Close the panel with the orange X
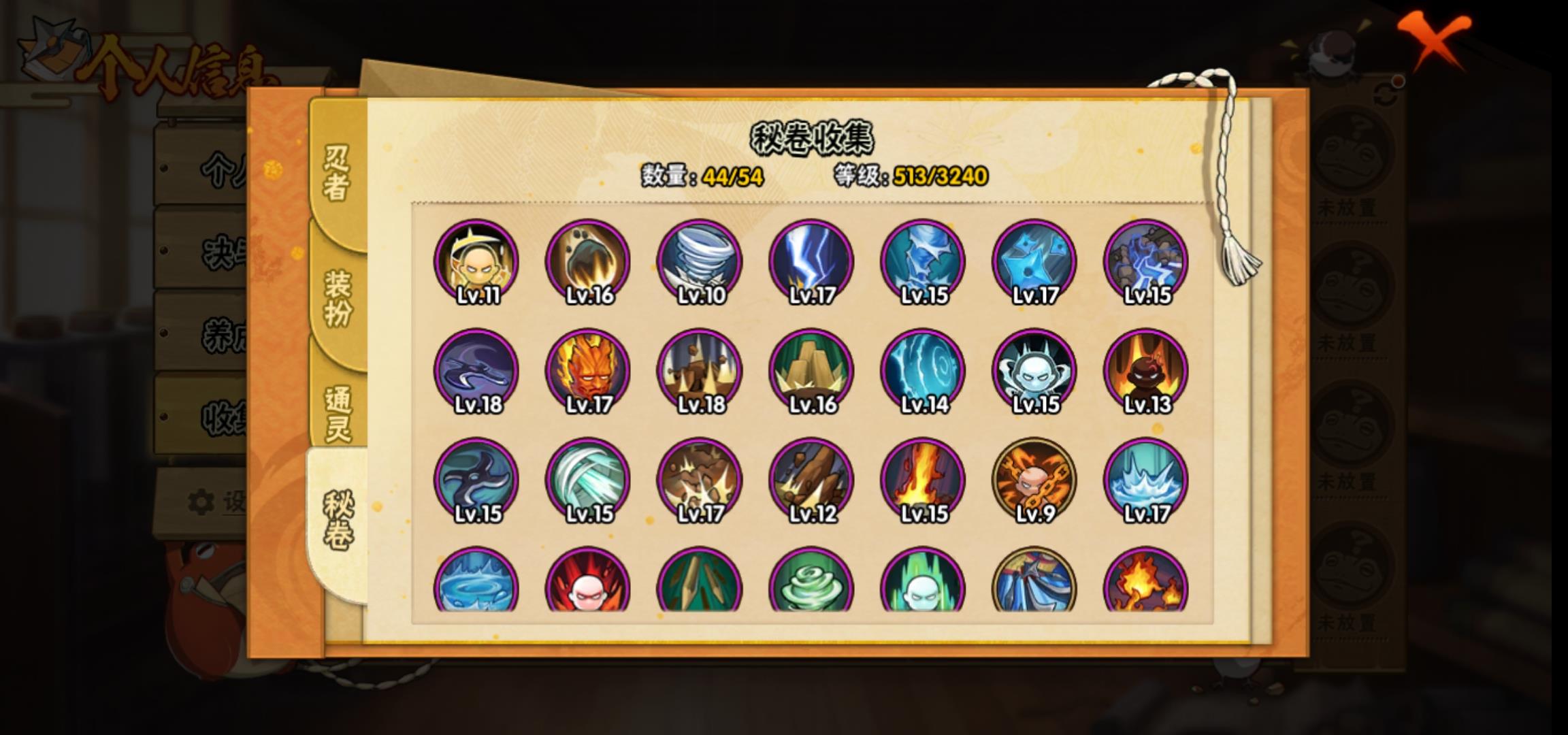 point(1435,39)
